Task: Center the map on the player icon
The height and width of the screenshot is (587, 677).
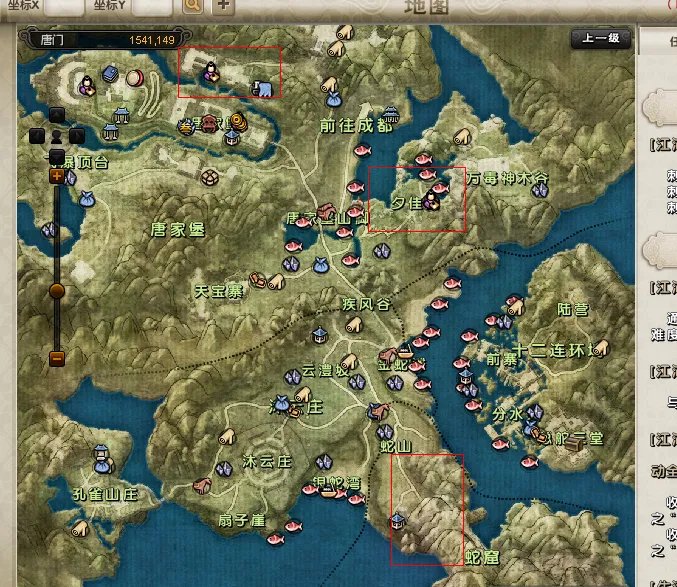Action: (x=57, y=135)
